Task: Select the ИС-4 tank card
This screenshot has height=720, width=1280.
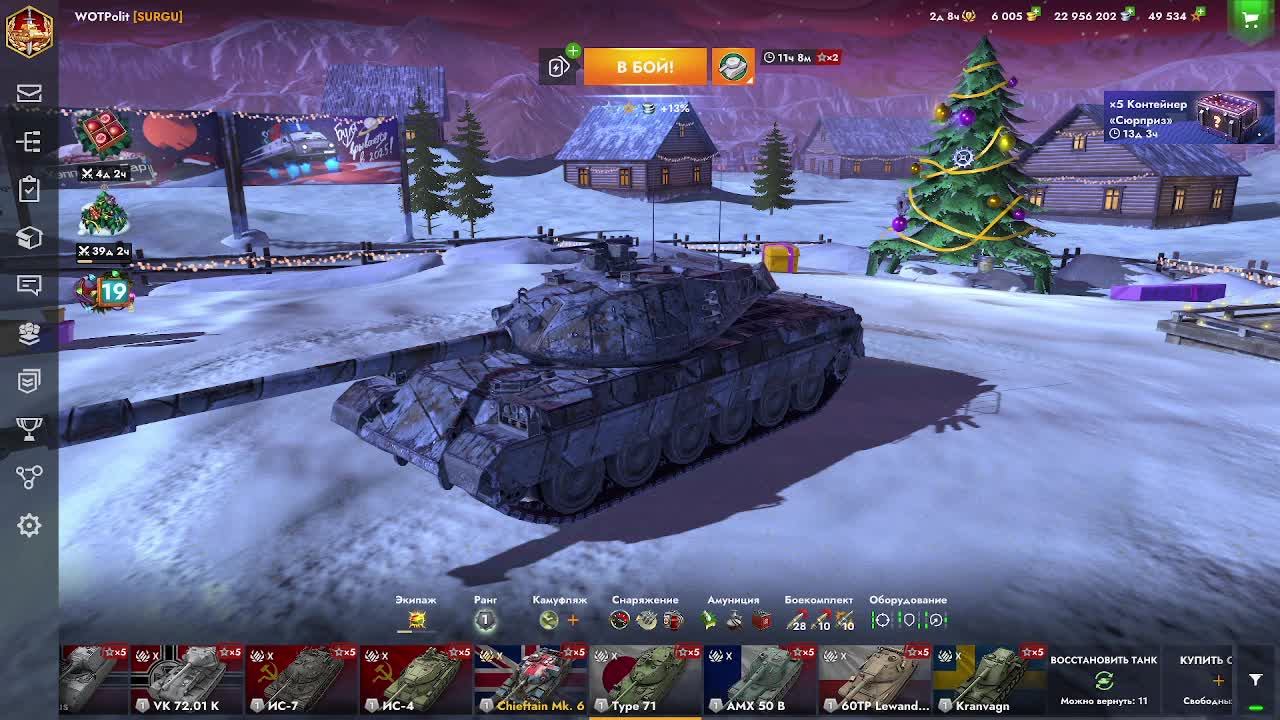Action: [414, 680]
